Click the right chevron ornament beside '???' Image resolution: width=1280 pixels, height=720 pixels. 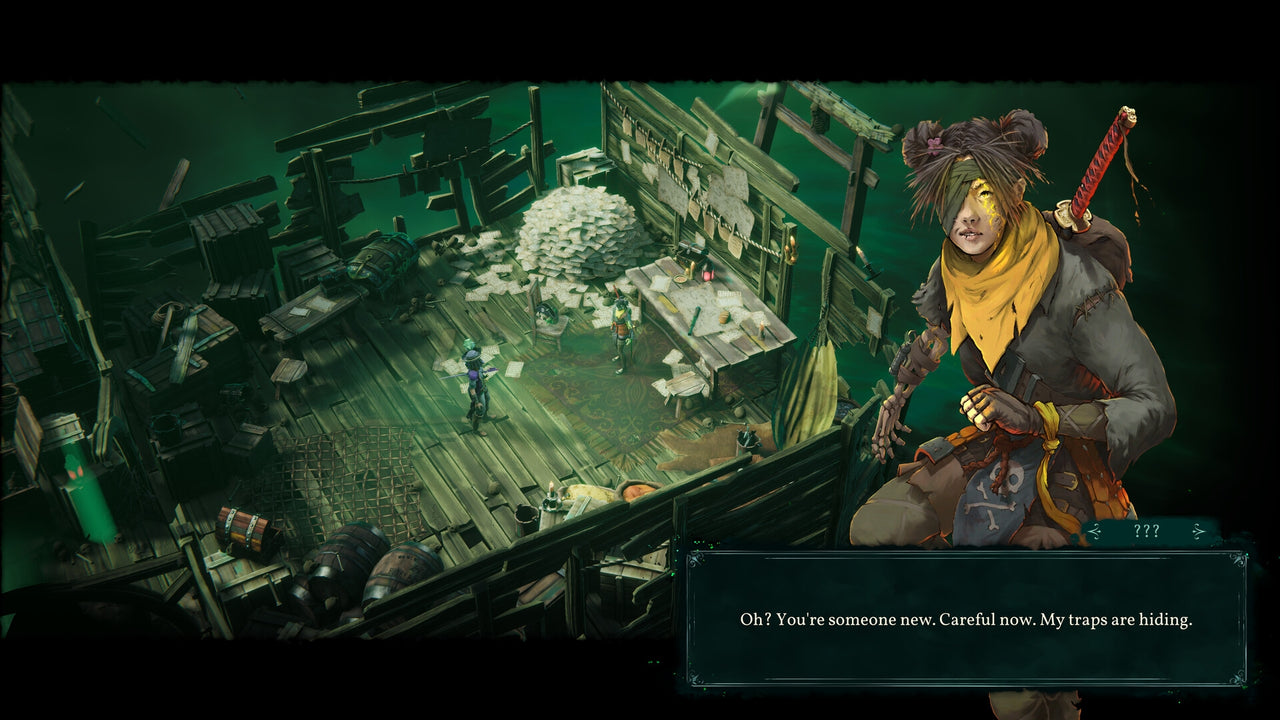tap(1198, 530)
